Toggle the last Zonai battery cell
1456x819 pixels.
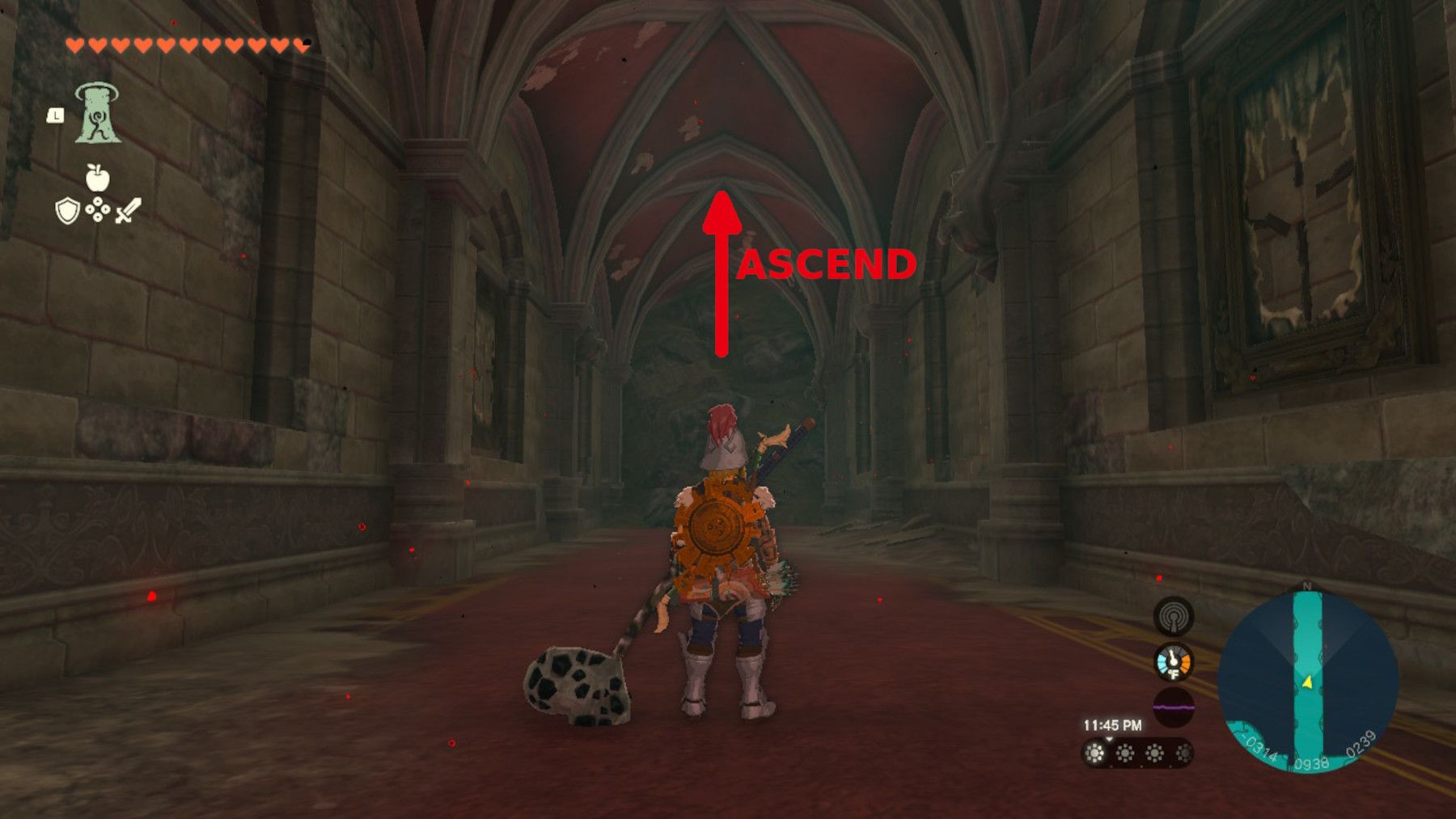point(1184,752)
